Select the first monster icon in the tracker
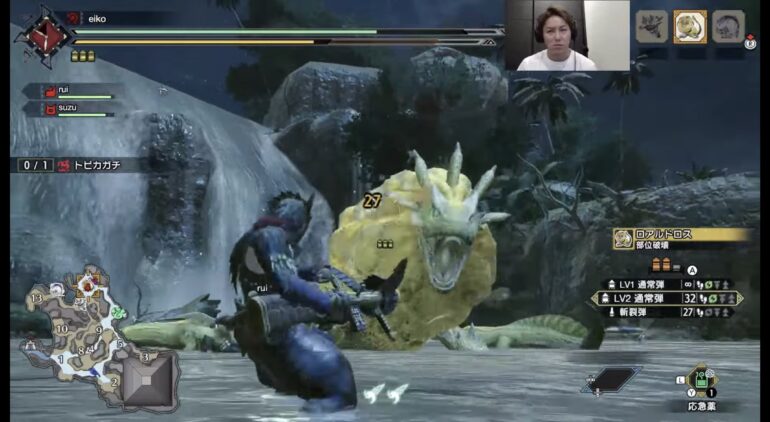Screen dimensions: 770x422 [651, 26]
